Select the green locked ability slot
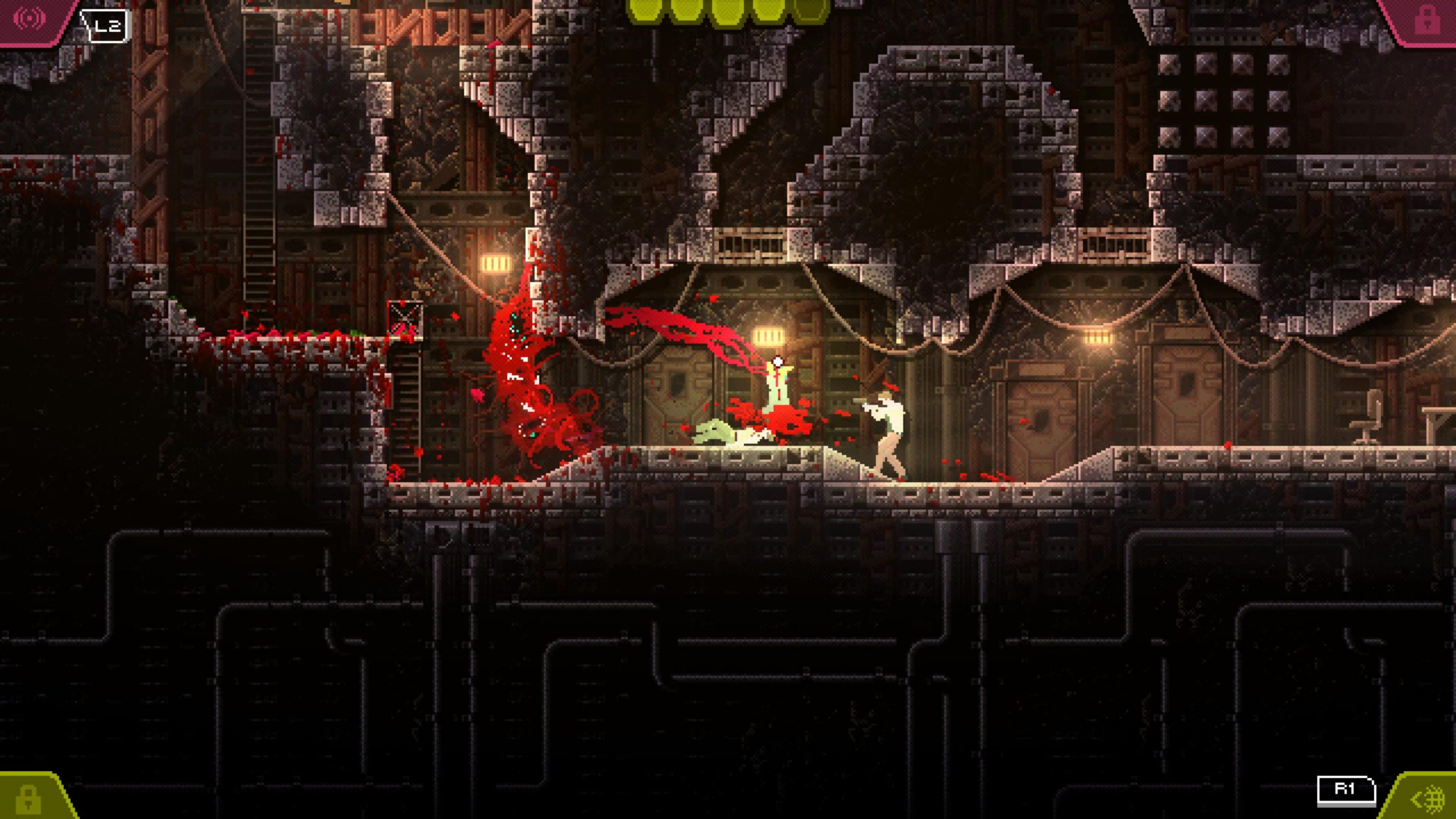Screen dimensions: 1456x819 (x=27, y=798)
